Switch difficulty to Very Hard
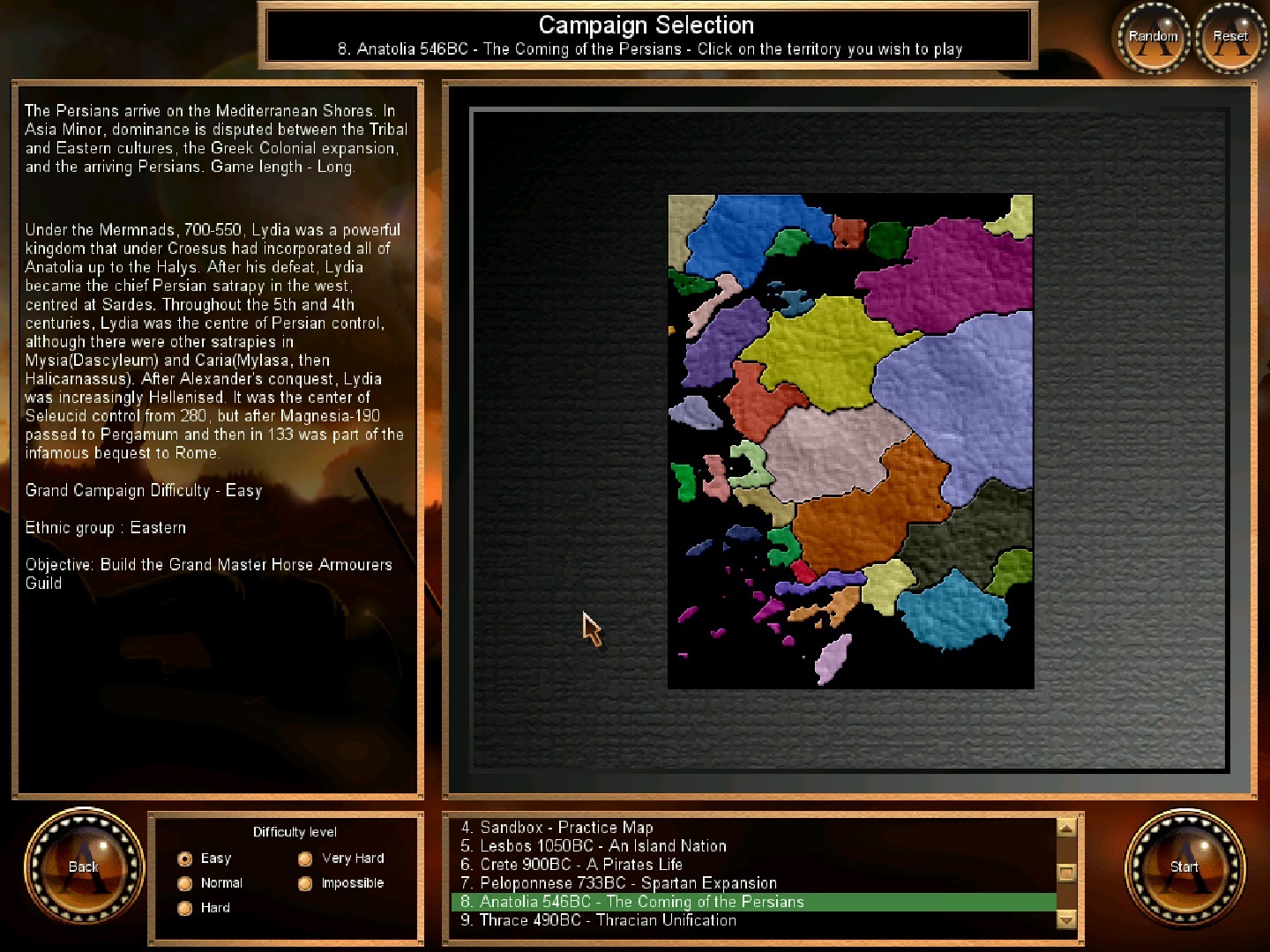The width and height of the screenshot is (1270, 952). pos(306,859)
